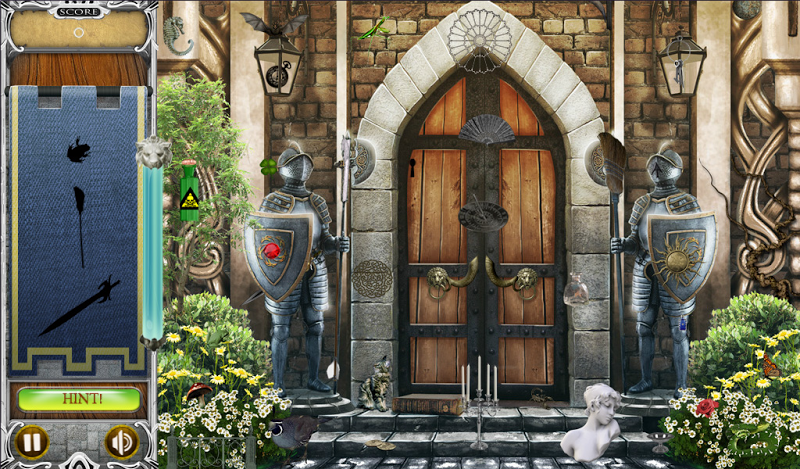Toggle sound with the speaker button
This screenshot has width=800, height=469.
pyautogui.click(x=121, y=441)
